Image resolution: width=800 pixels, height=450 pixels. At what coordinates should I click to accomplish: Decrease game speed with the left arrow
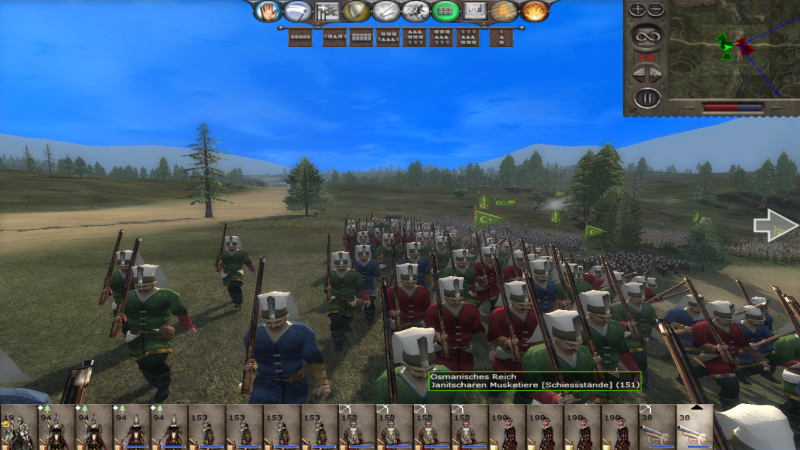638,73
